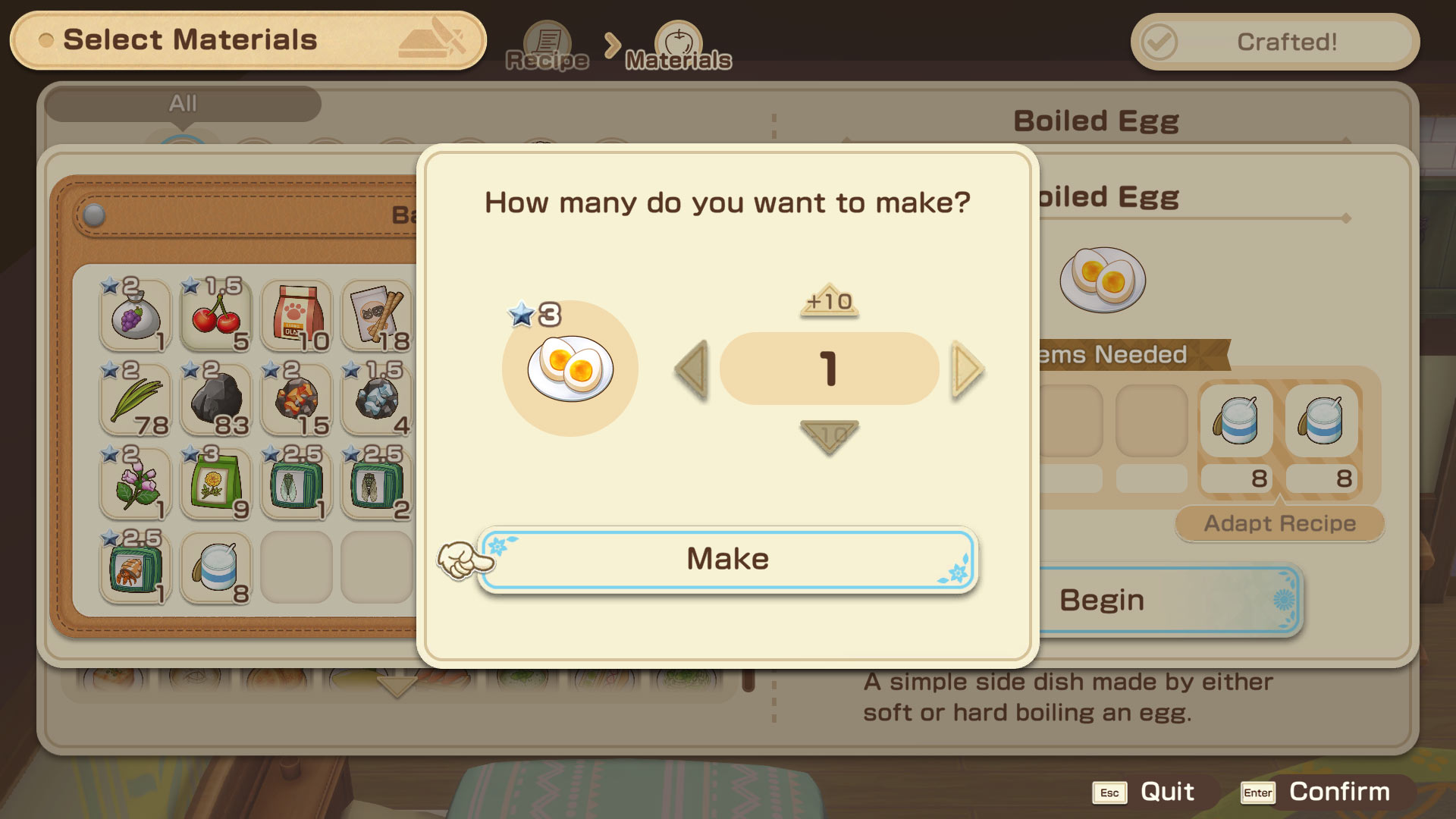The image size is (1456, 819).
Task: Select the yellow flower seed packet
Action: [216, 484]
